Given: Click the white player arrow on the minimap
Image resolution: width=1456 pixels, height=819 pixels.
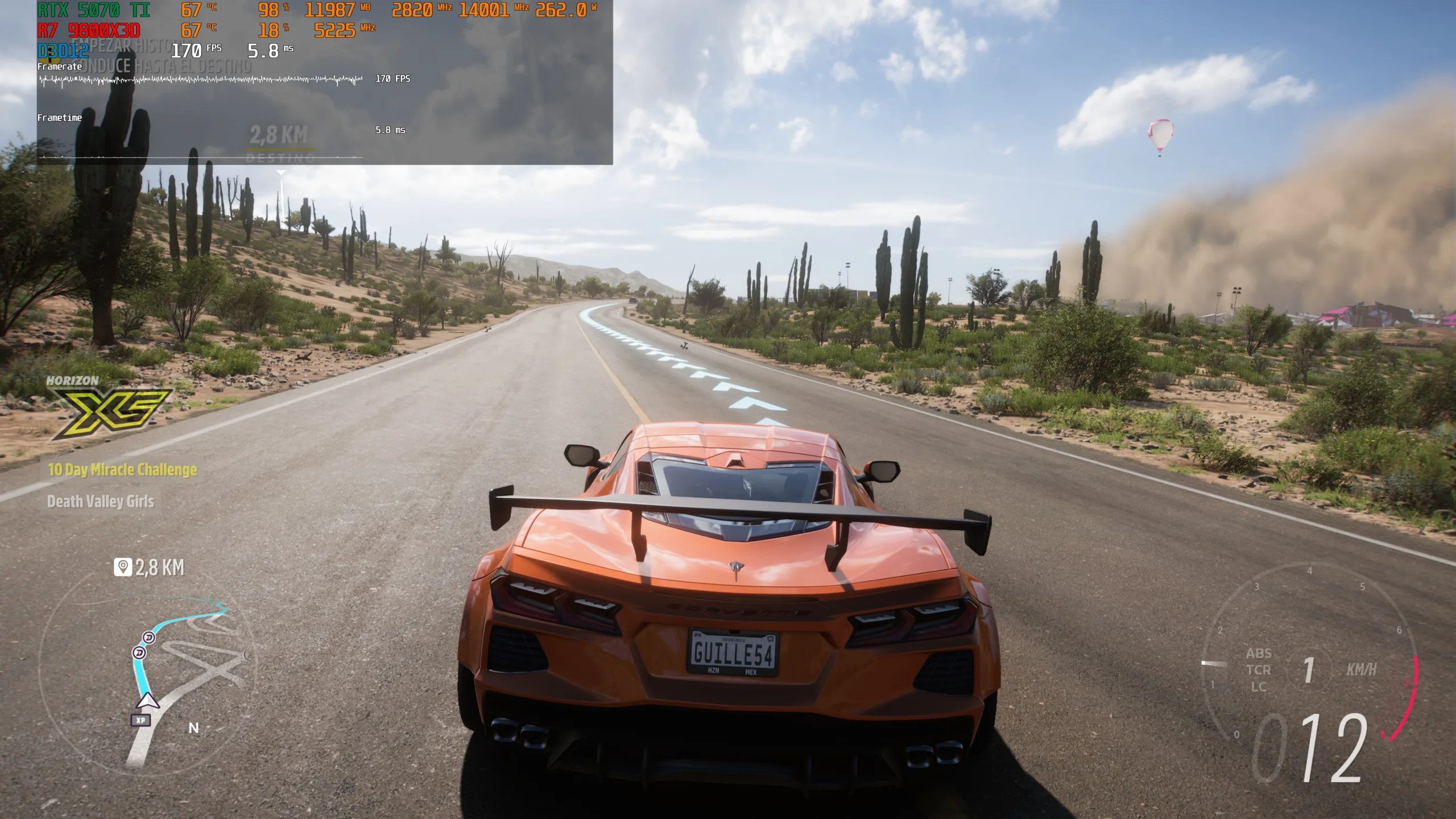Looking at the screenshot, I should pos(147,701).
